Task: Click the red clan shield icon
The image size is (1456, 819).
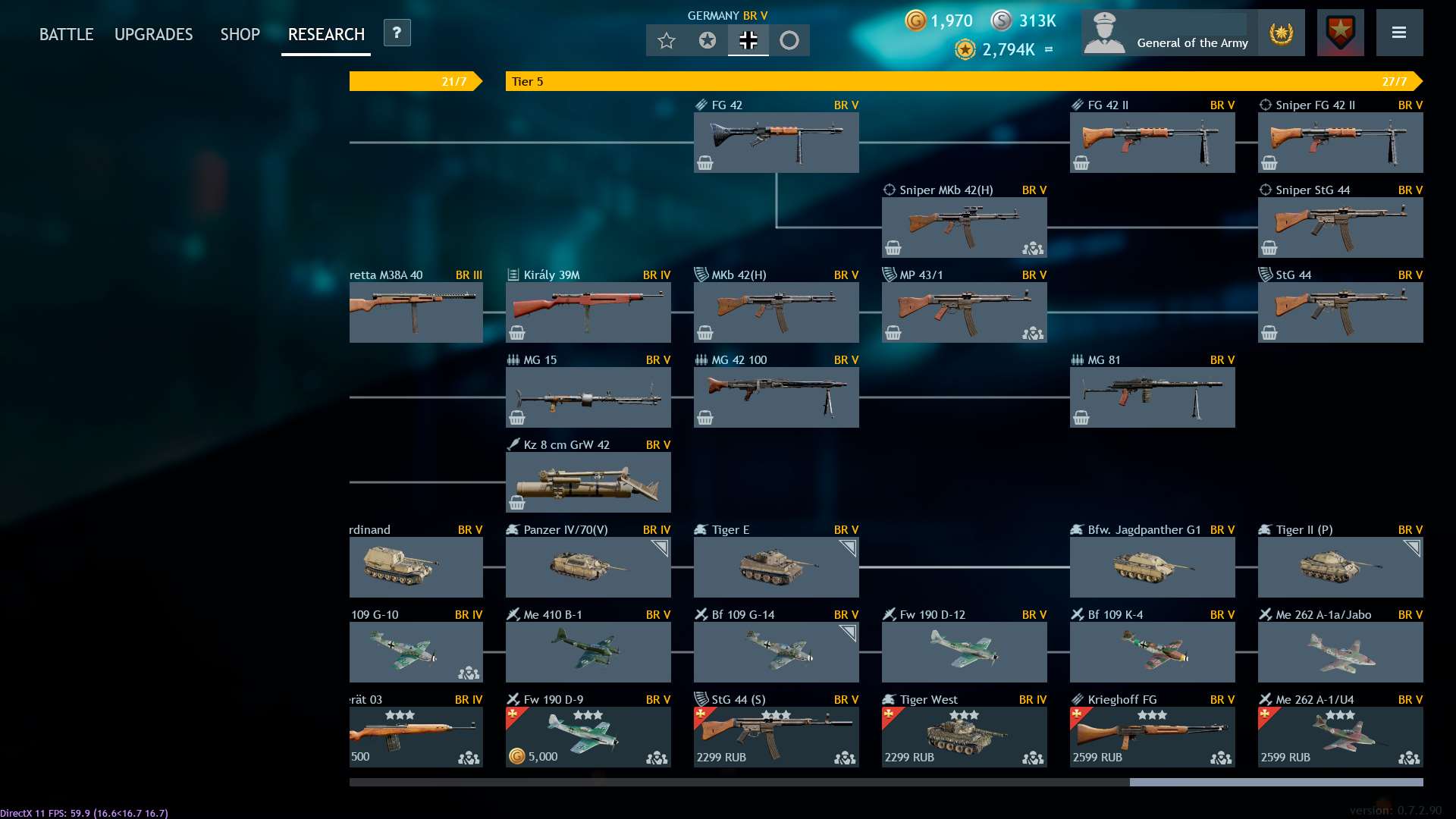Action: (1339, 32)
